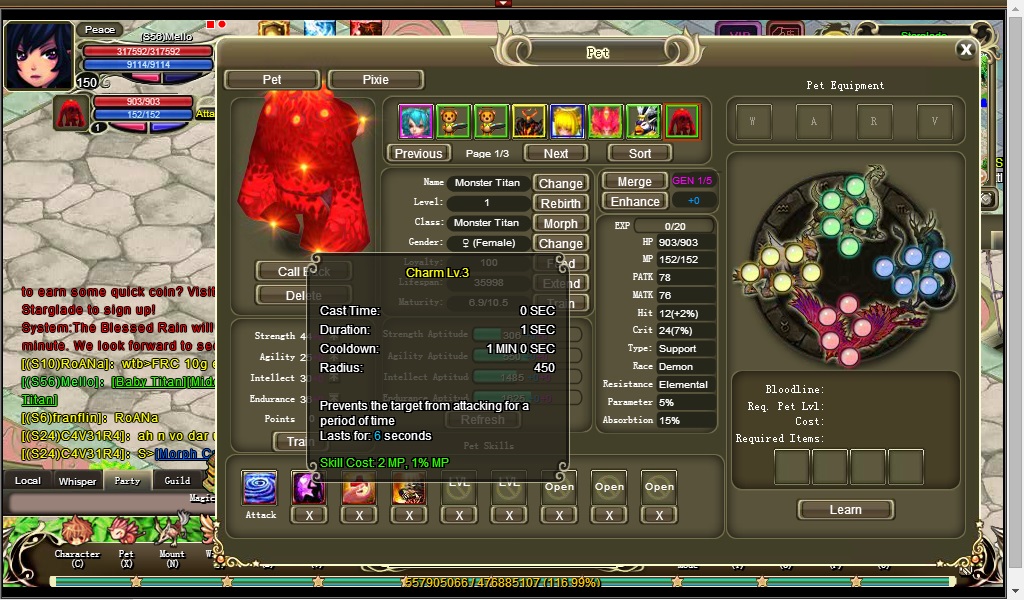The width and height of the screenshot is (1024, 600).
Task: Go back to the previous pet page
Action: pyautogui.click(x=418, y=153)
